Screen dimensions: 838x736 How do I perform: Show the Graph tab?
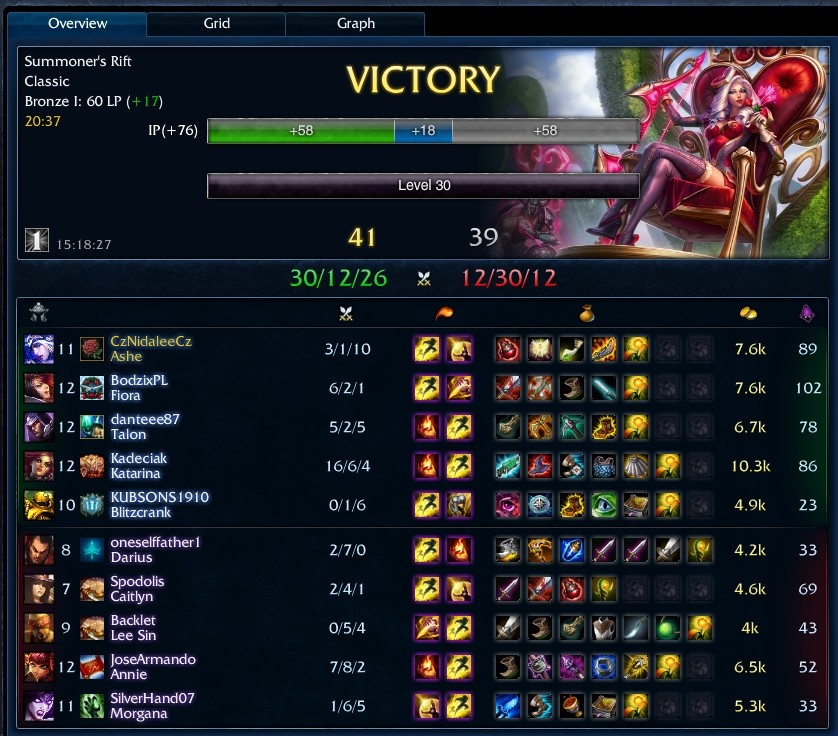pos(356,23)
